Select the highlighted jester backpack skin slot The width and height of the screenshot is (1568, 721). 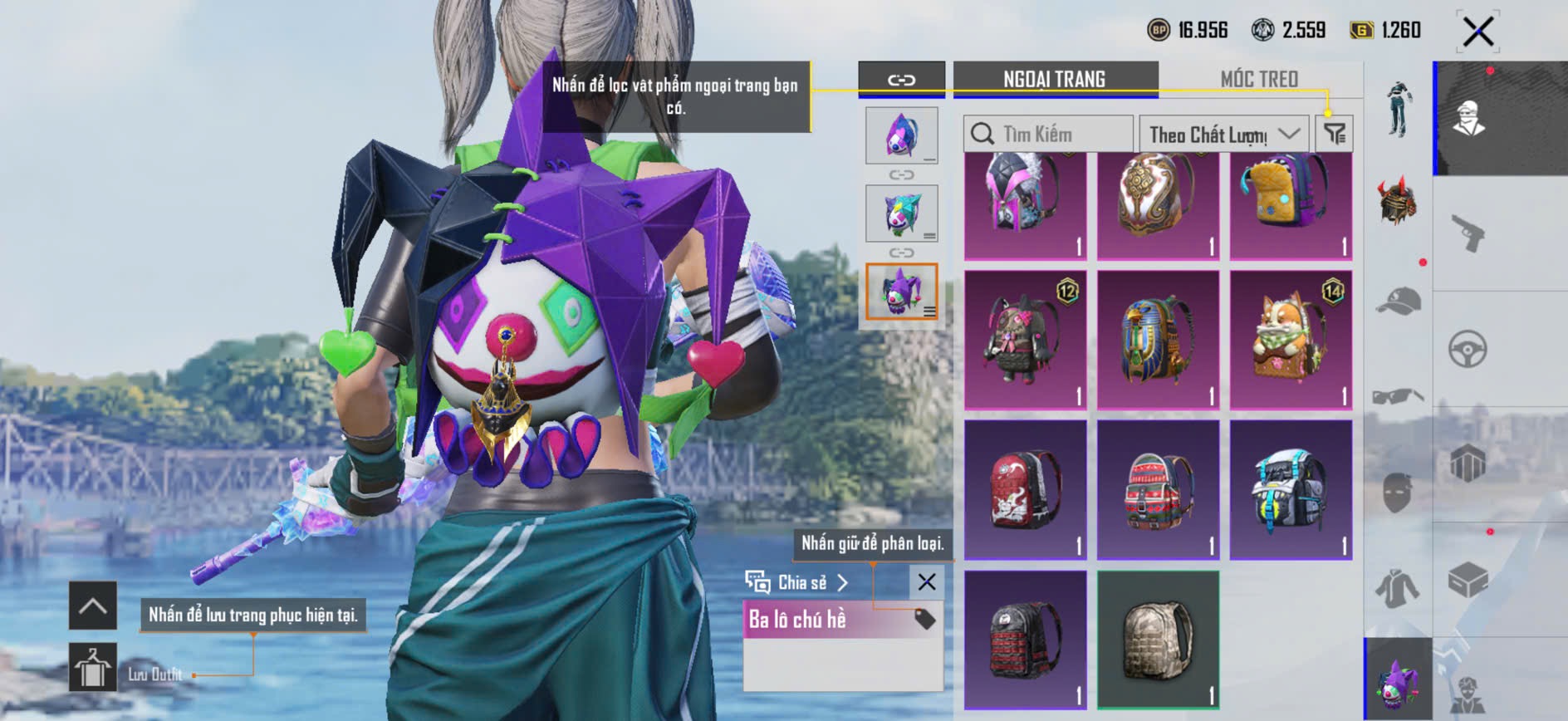point(901,292)
